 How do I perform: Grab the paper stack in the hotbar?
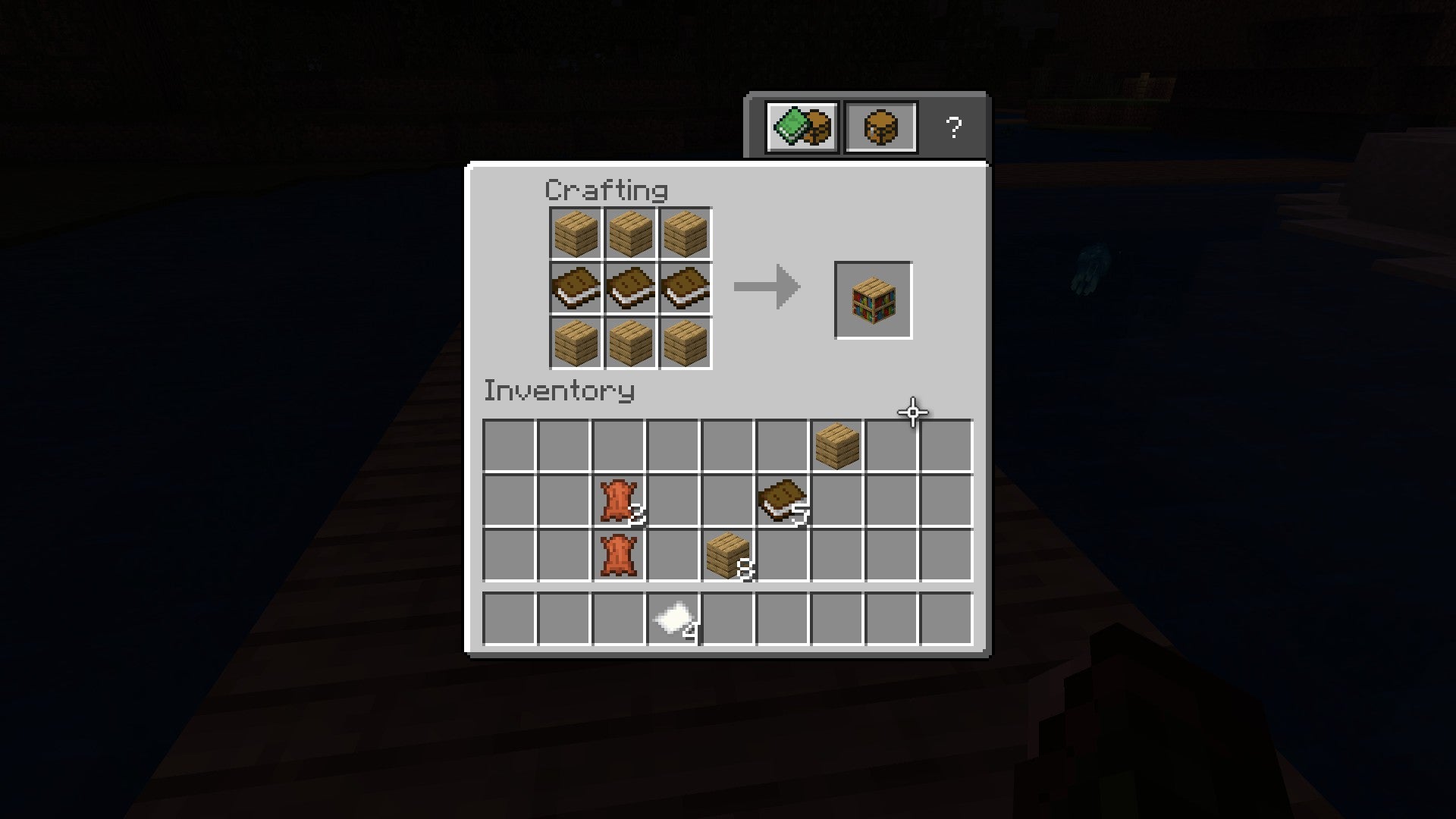tap(673, 620)
